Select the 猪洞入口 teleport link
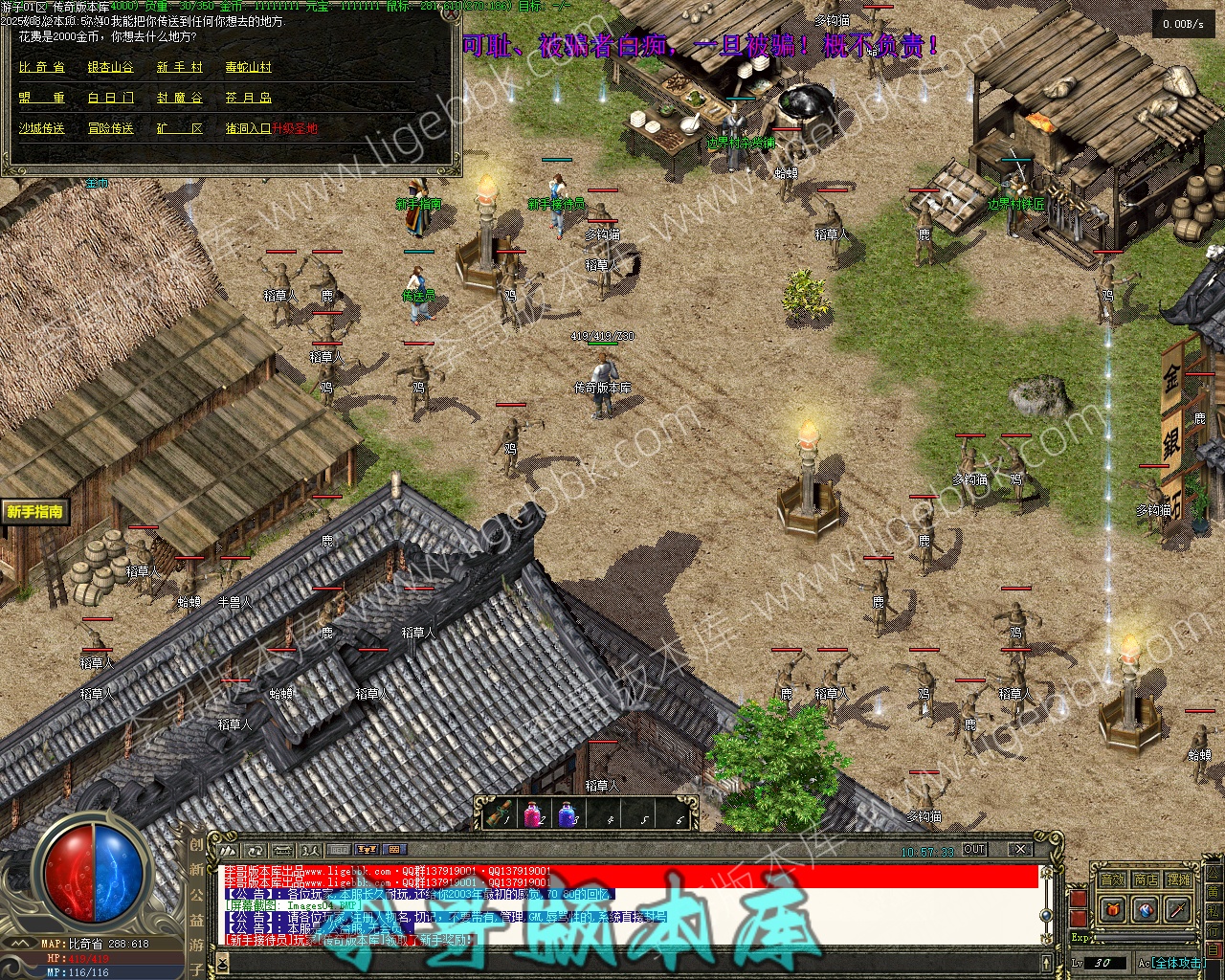This screenshot has height=980, width=1225. (248, 128)
